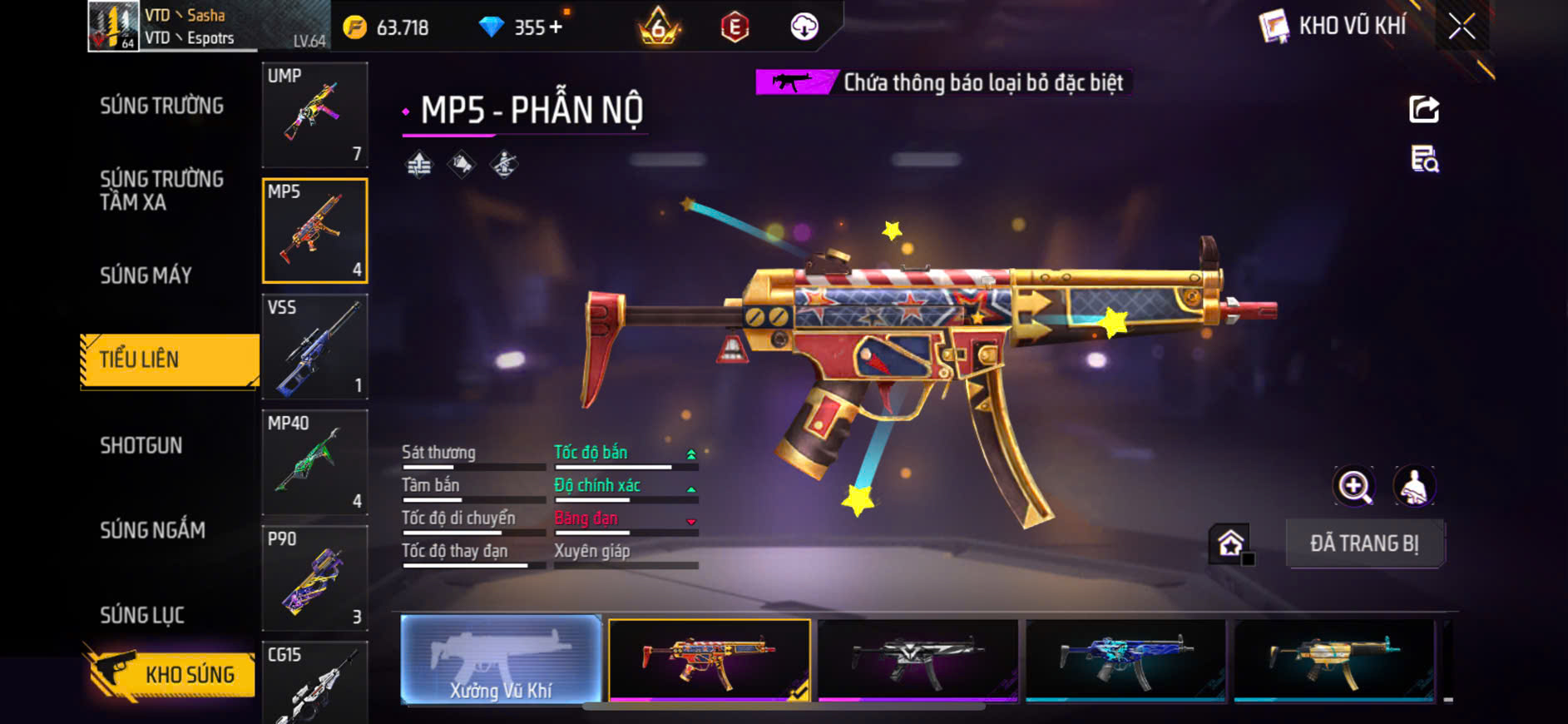Close the weapon armory screen
This screenshot has height=724, width=1568.
point(1462,27)
